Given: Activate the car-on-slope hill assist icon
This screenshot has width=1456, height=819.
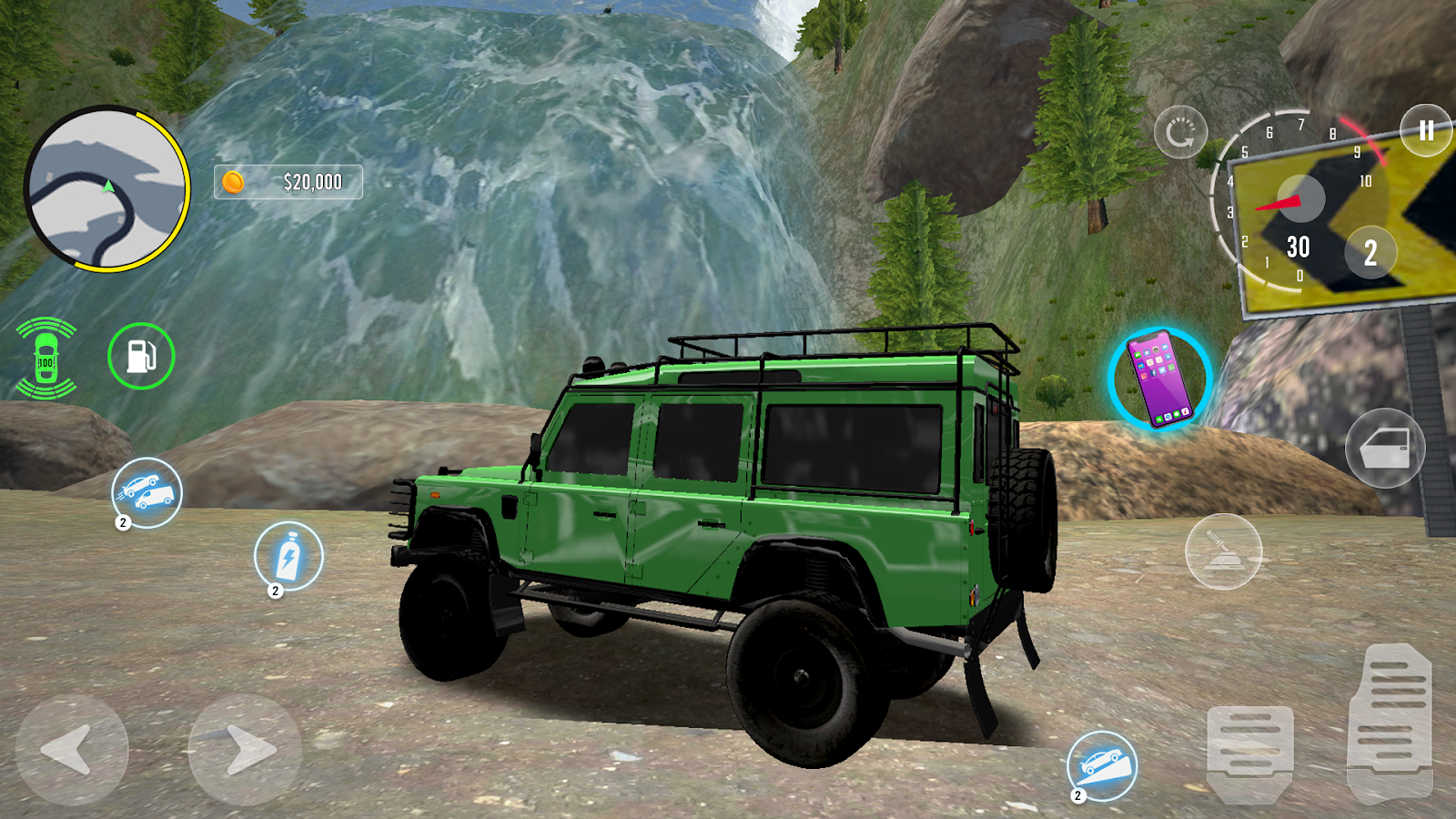Looking at the screenshot, I should 1102,765.
